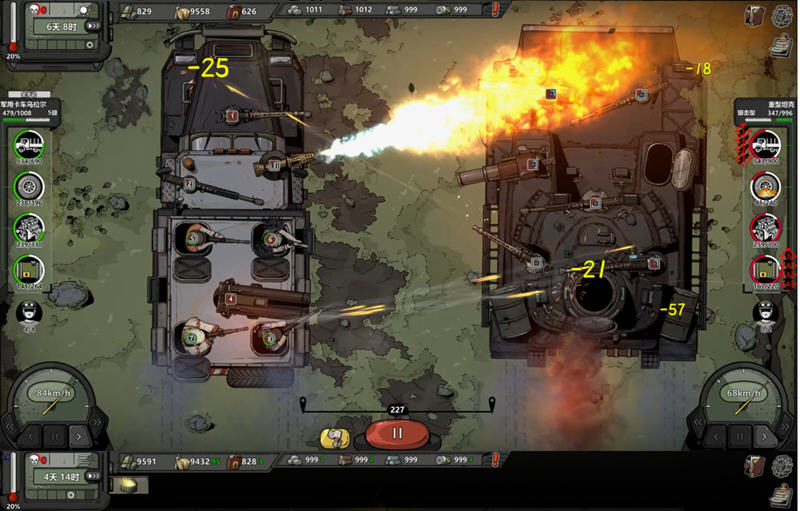Open the player crew helmet icon

click(x=29, y=312)
